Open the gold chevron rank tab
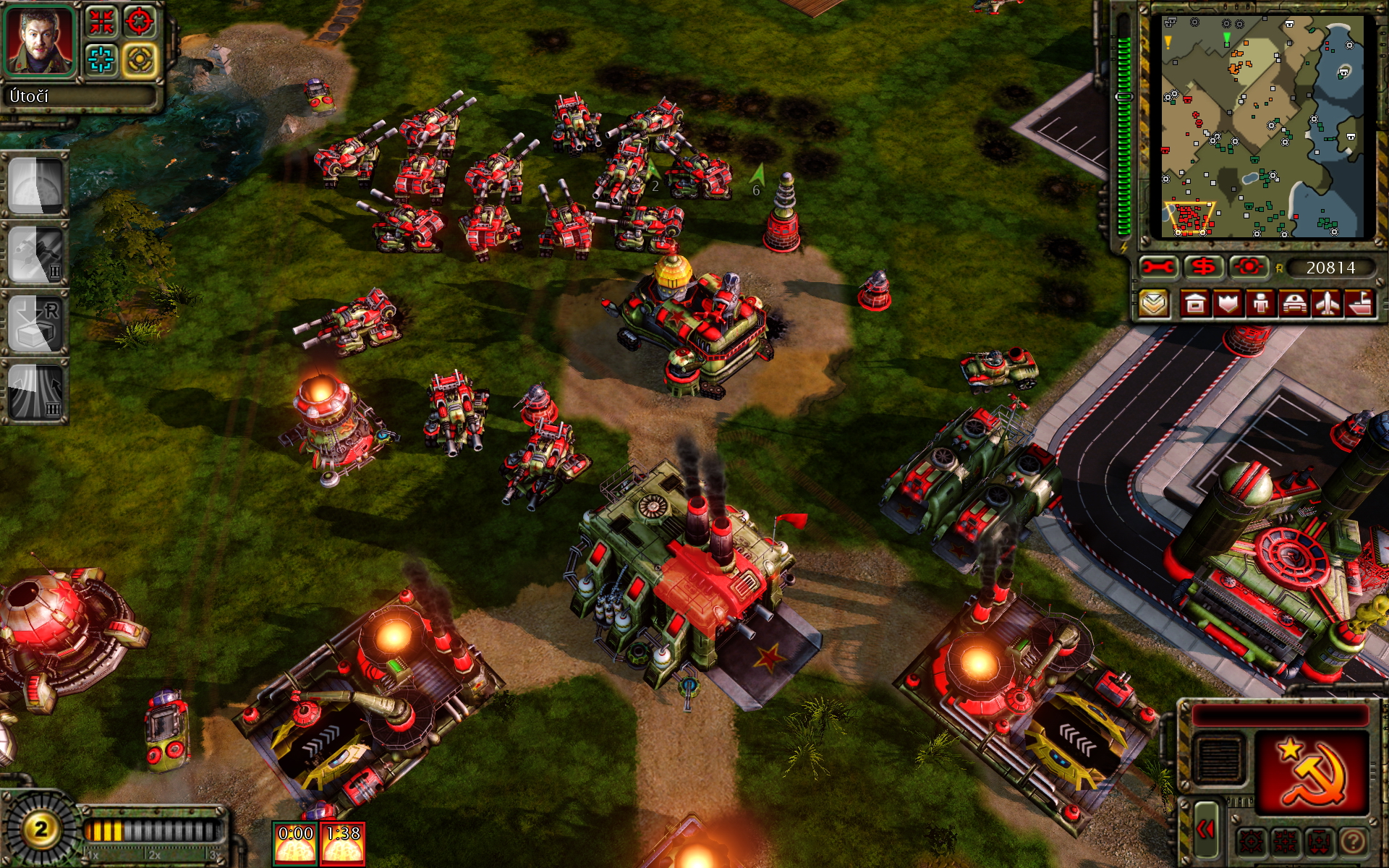1389x868 pixels. point(1154,304)
